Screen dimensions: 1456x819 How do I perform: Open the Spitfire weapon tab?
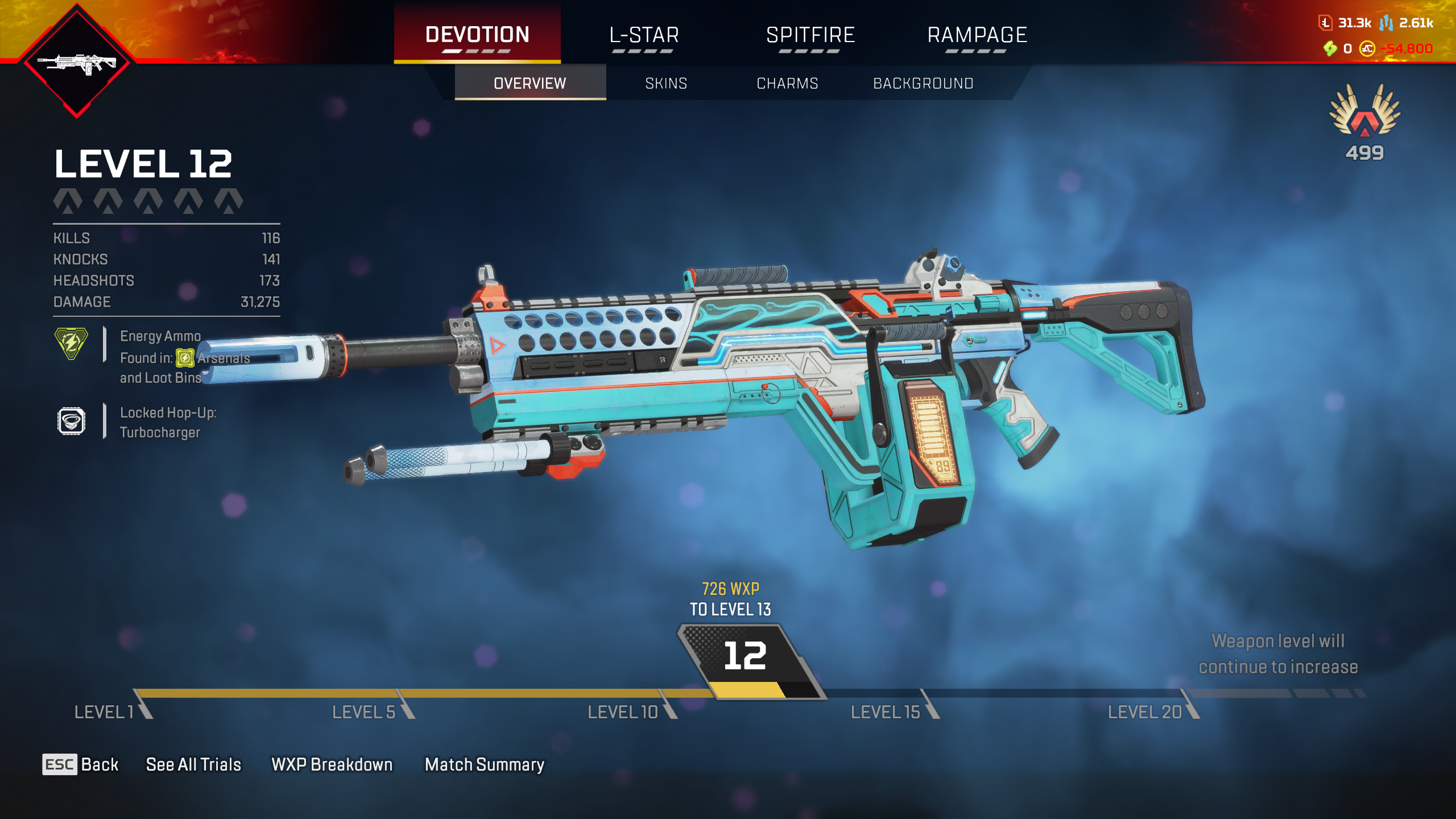click(x=810, y=35)
